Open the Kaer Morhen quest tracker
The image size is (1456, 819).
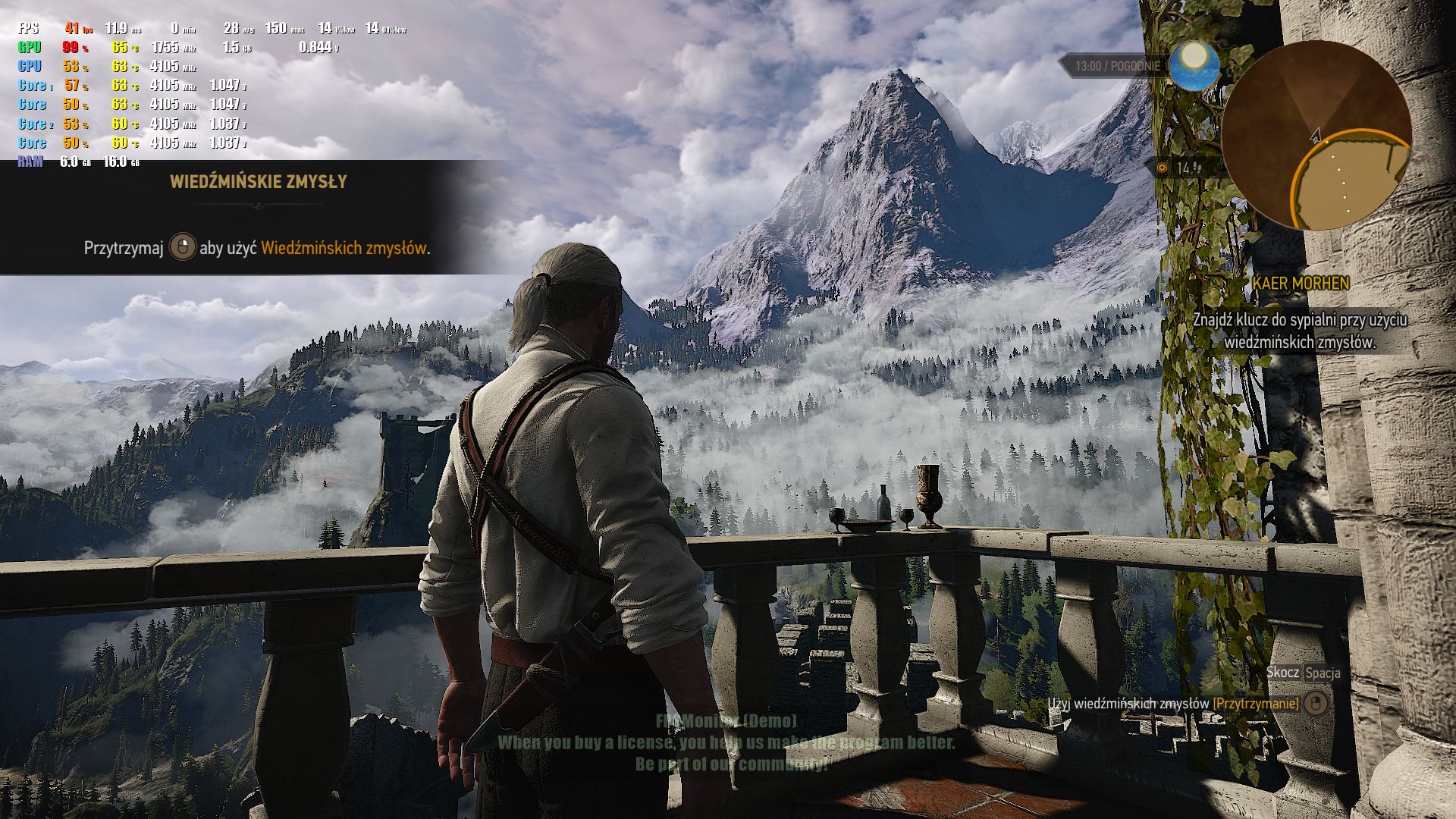(x=1300, y=284)
